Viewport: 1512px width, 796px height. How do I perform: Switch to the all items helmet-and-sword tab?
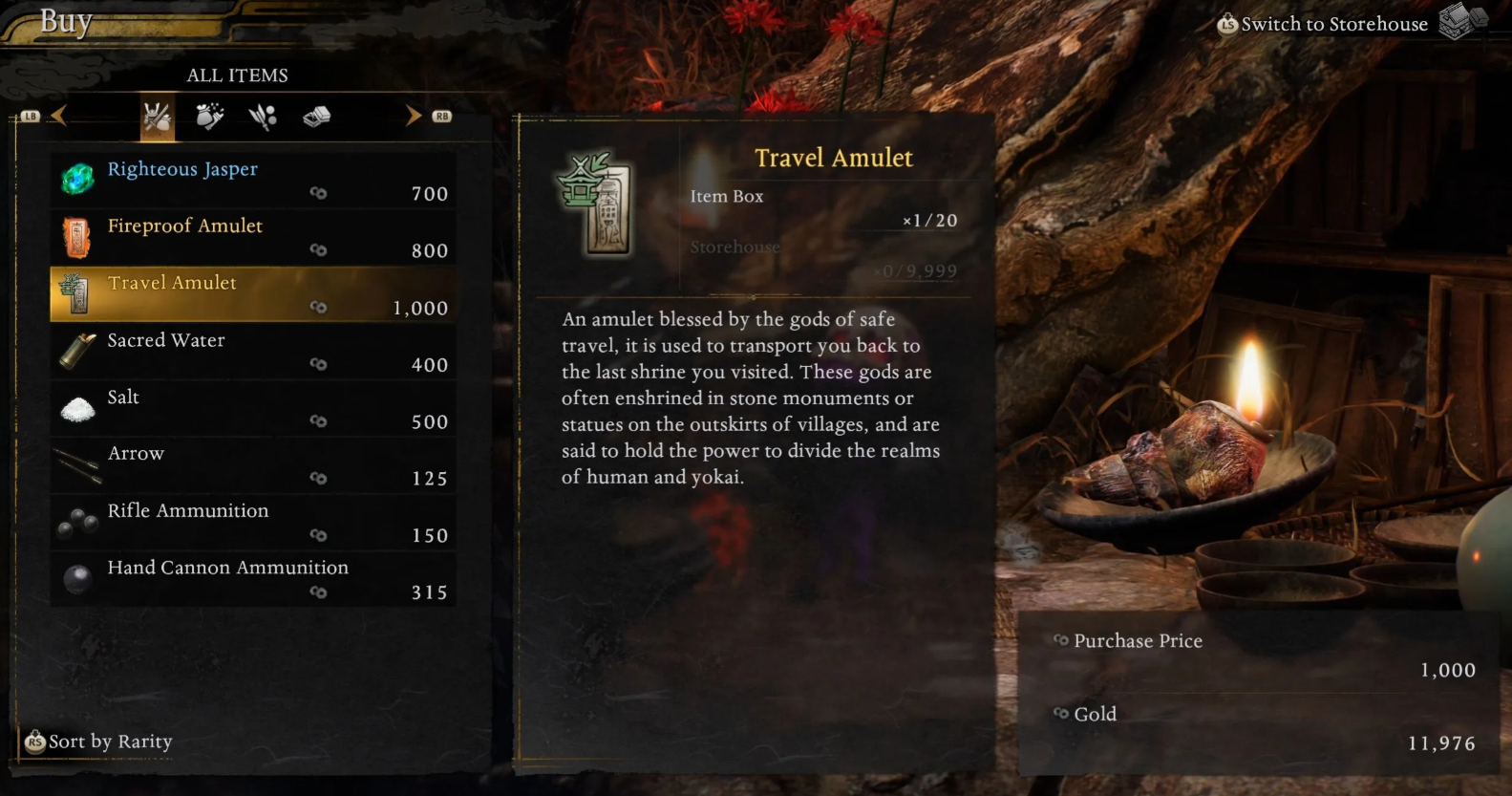tap(158, 118)
